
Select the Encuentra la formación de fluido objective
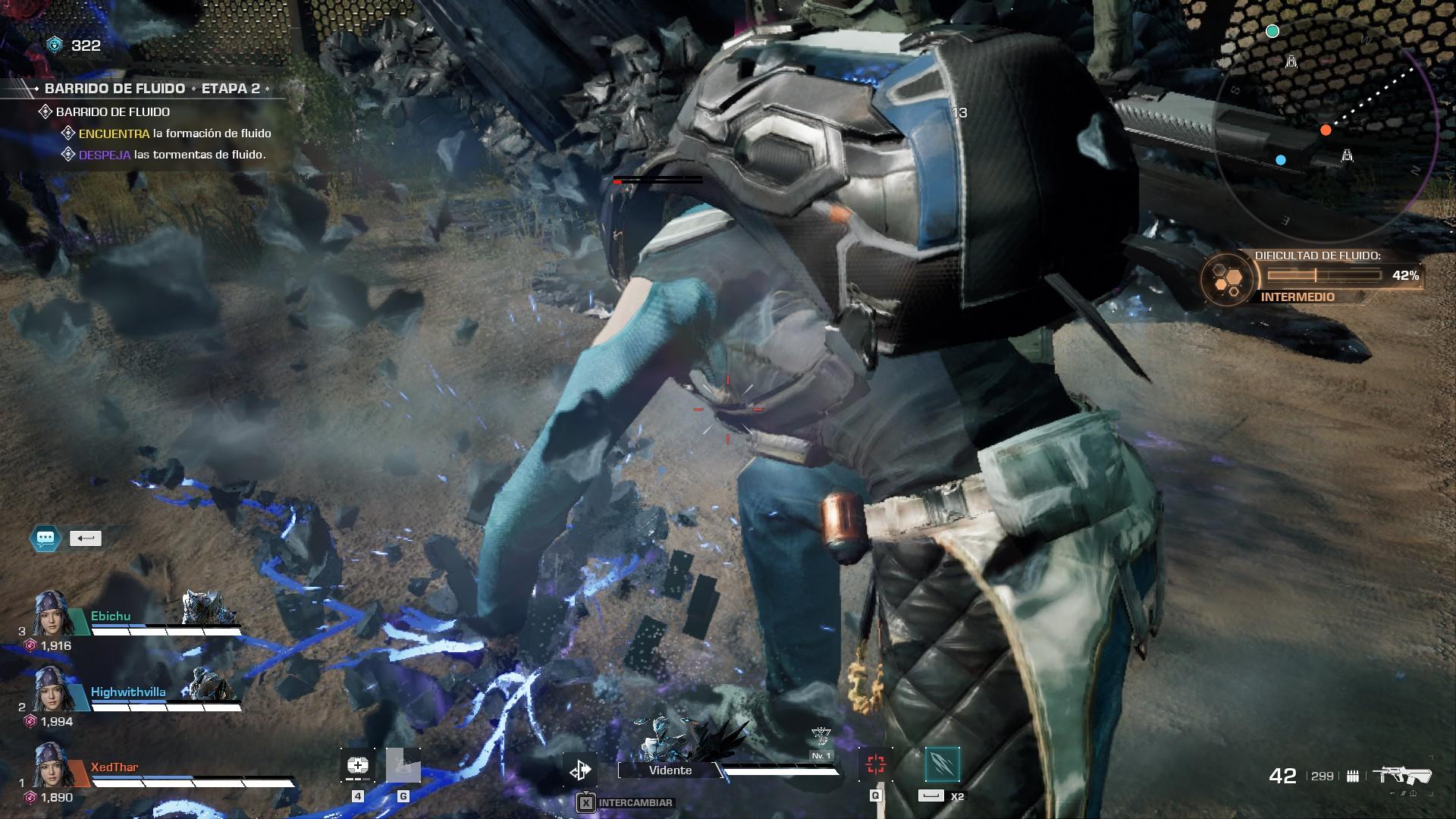point(174,133)
